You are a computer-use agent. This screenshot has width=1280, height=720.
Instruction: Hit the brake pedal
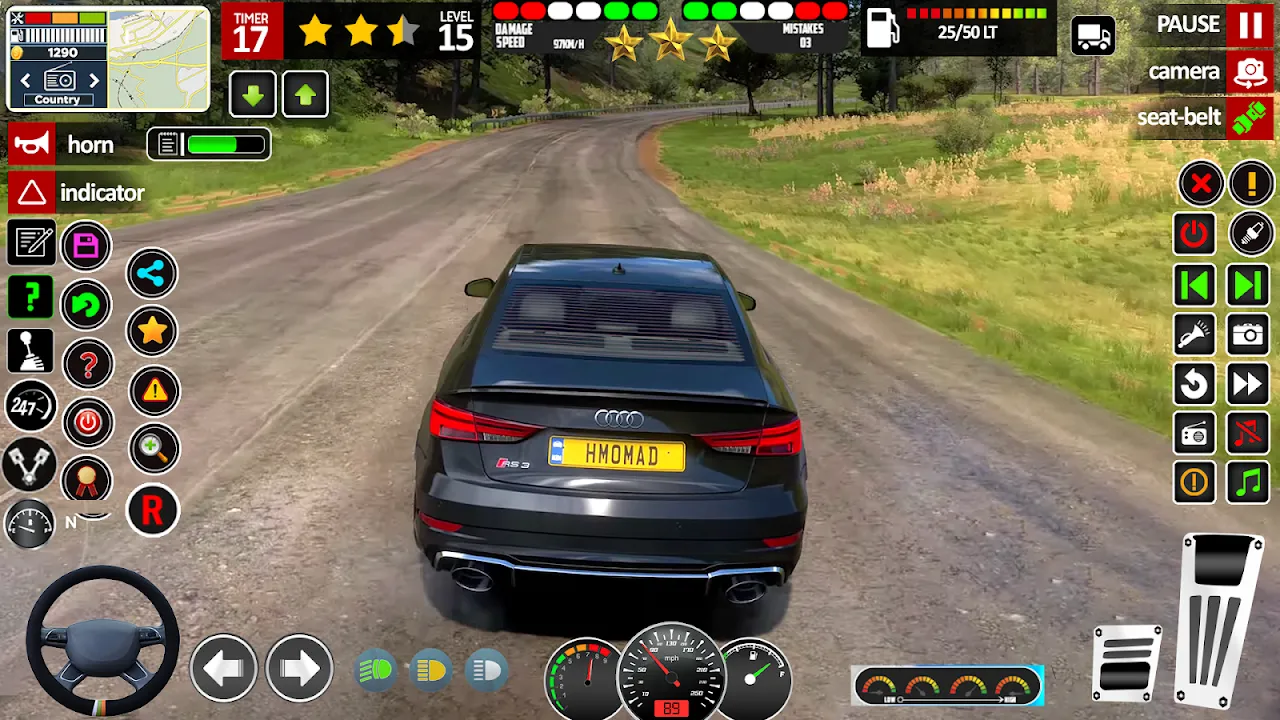point(1127,663)
